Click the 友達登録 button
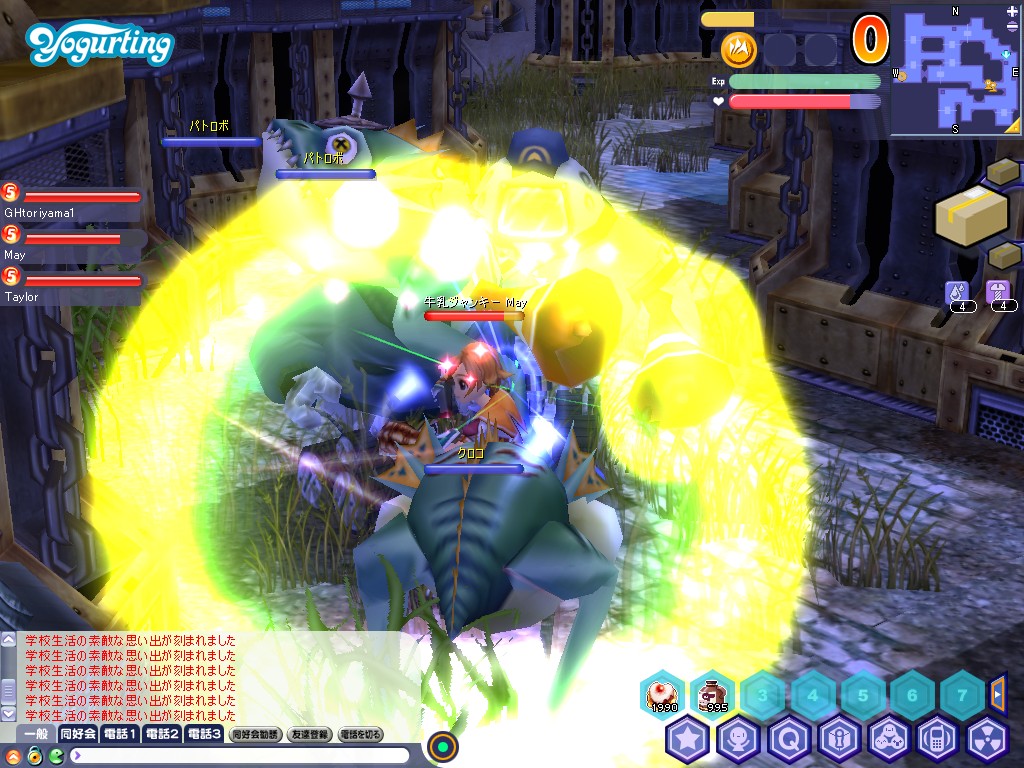Image resolution: width=1024 pixels, height=768 pixels. click(x=309, y=734)
